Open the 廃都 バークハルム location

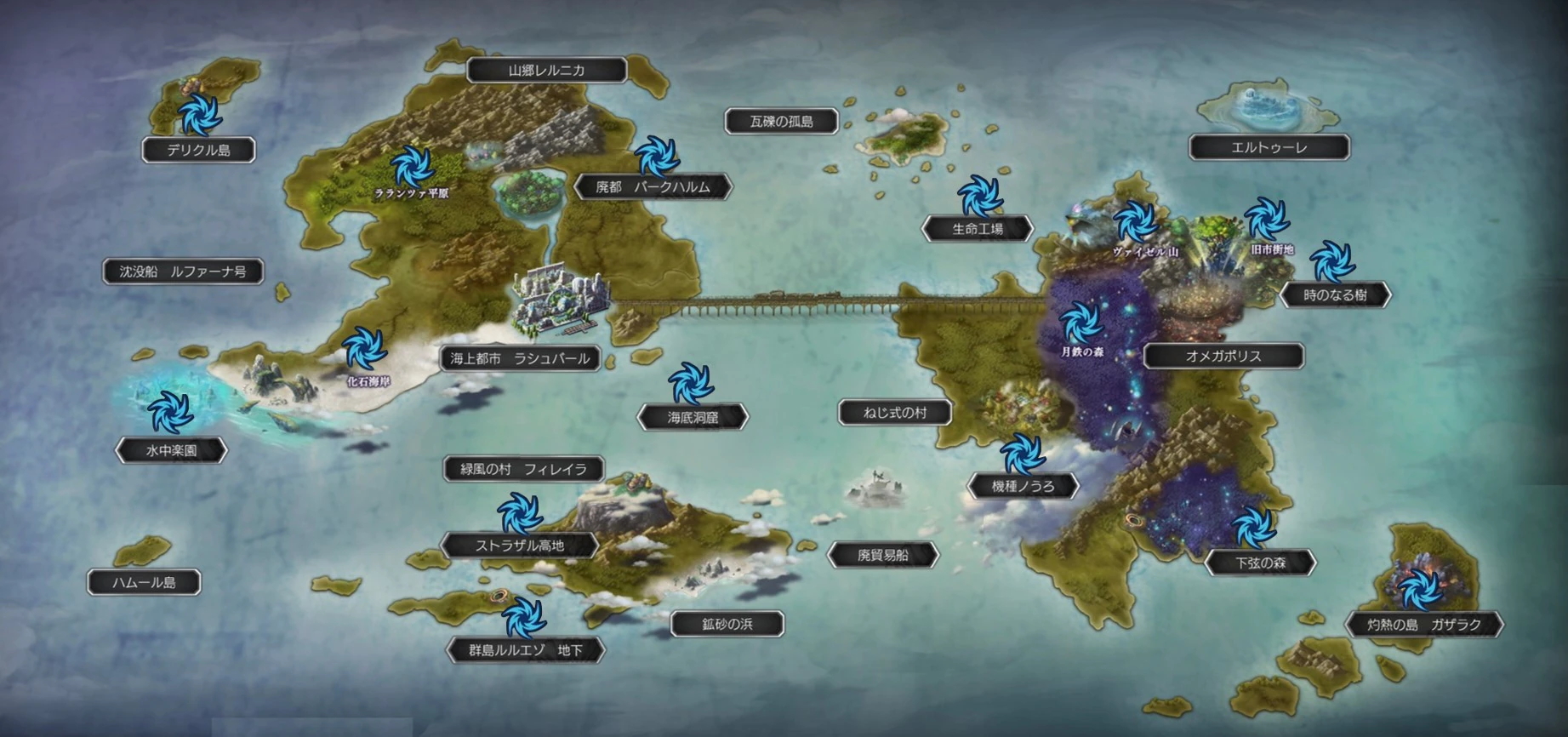point(653,186)
